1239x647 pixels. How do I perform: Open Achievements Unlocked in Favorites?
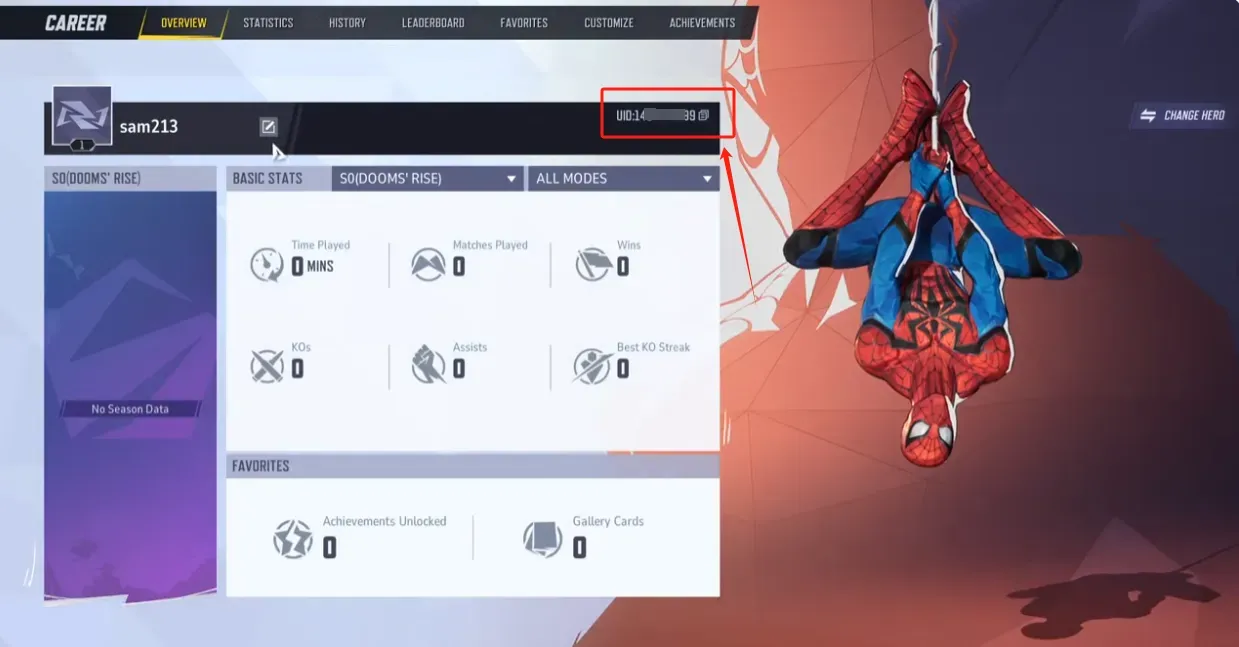click(360, 537)
